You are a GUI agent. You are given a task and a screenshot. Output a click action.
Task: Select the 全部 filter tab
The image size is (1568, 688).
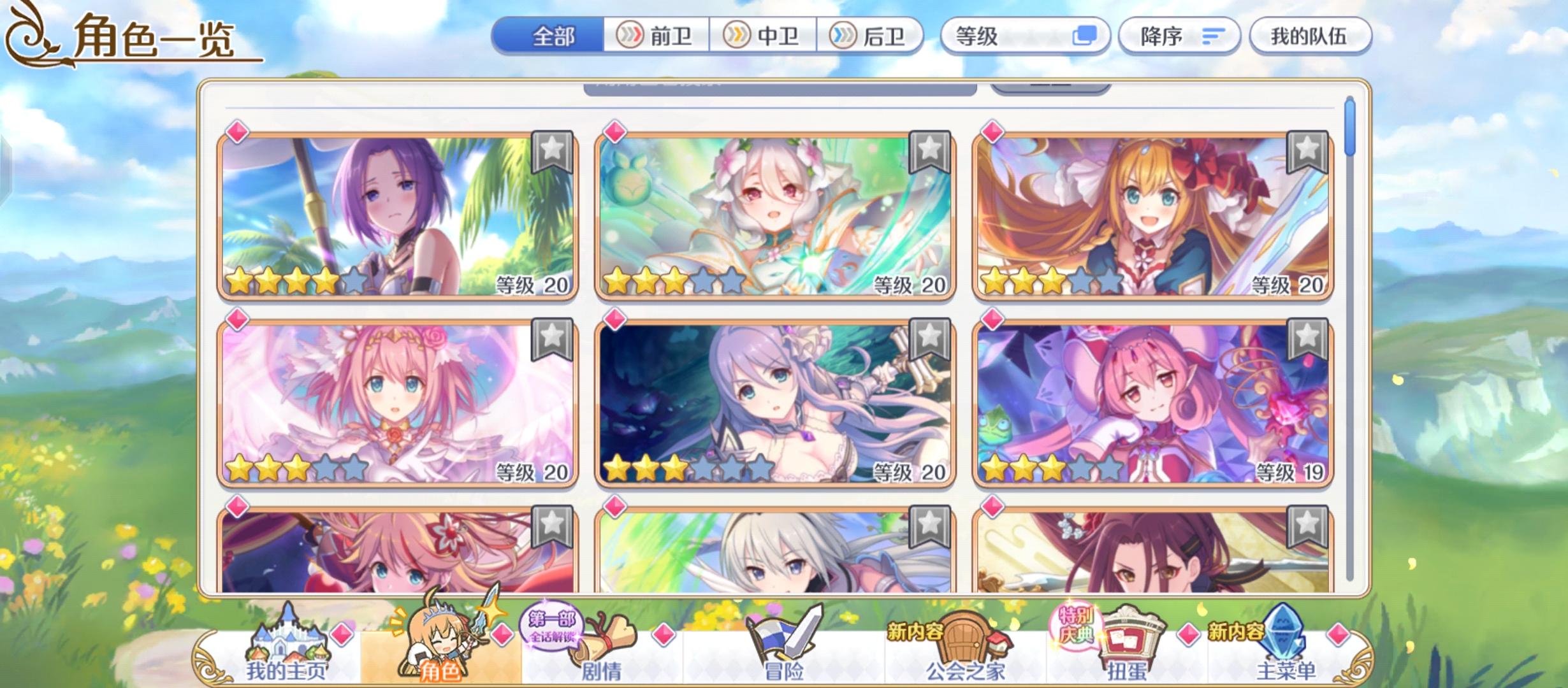click(x=549, y=36)
